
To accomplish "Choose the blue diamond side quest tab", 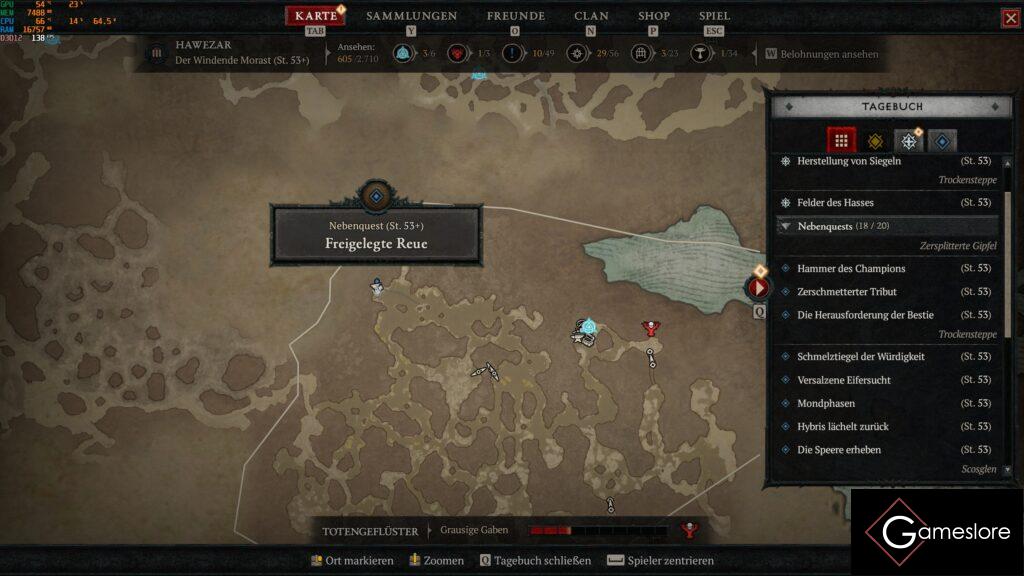I will click(942, 141).
